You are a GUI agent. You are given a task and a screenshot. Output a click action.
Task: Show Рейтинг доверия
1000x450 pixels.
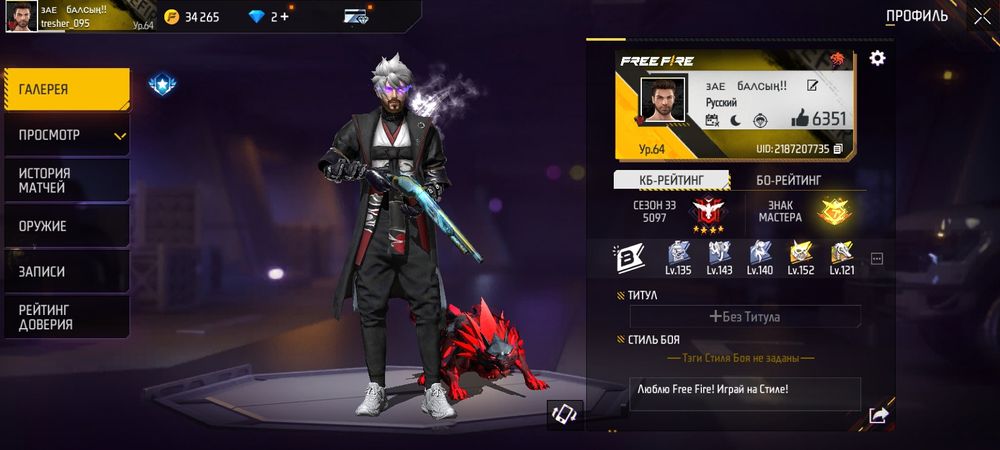[66, 317]
